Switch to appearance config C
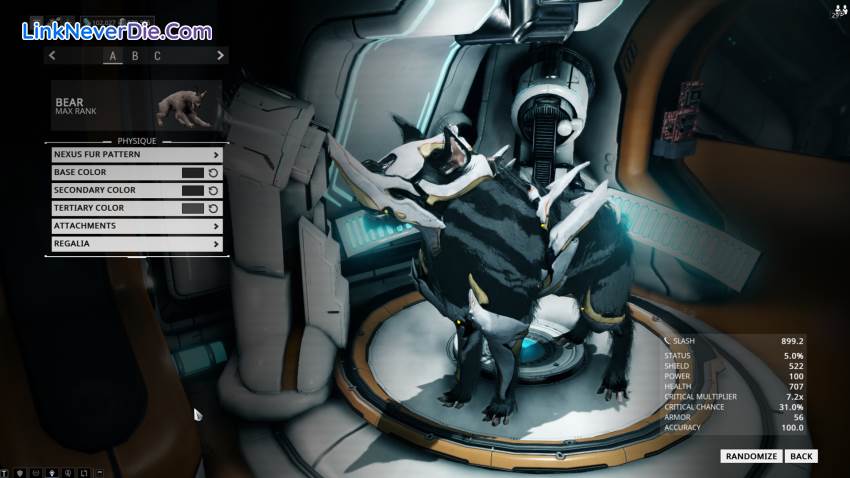Screen dimensions: 850x478 (x=157, y=56)
